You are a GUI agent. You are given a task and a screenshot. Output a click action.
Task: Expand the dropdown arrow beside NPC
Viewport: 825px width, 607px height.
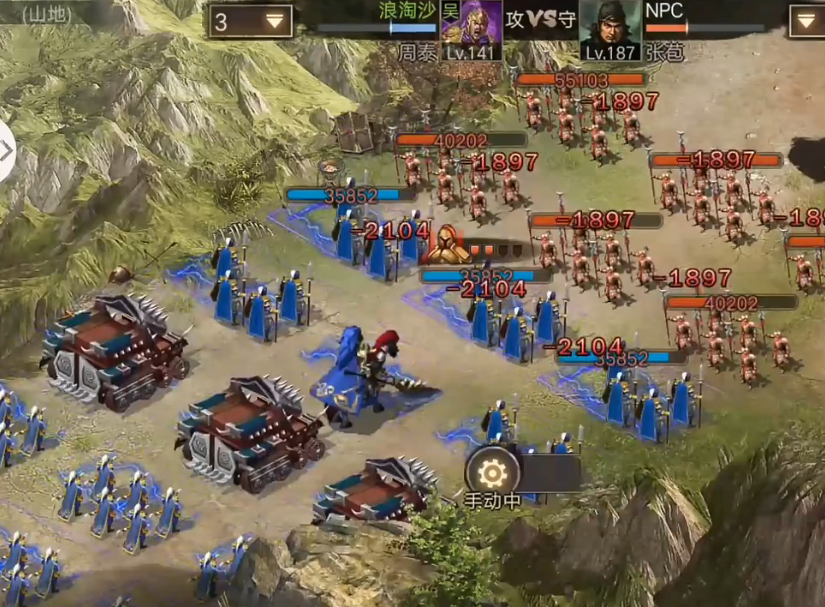click(x=806, y=21)
